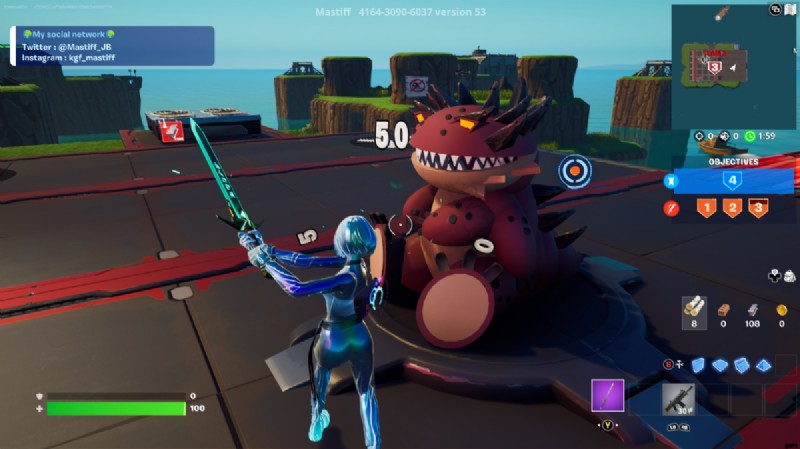Open the minimap in the corner
800x449 pixels.
pyautogui.click(x=733, y=66)
